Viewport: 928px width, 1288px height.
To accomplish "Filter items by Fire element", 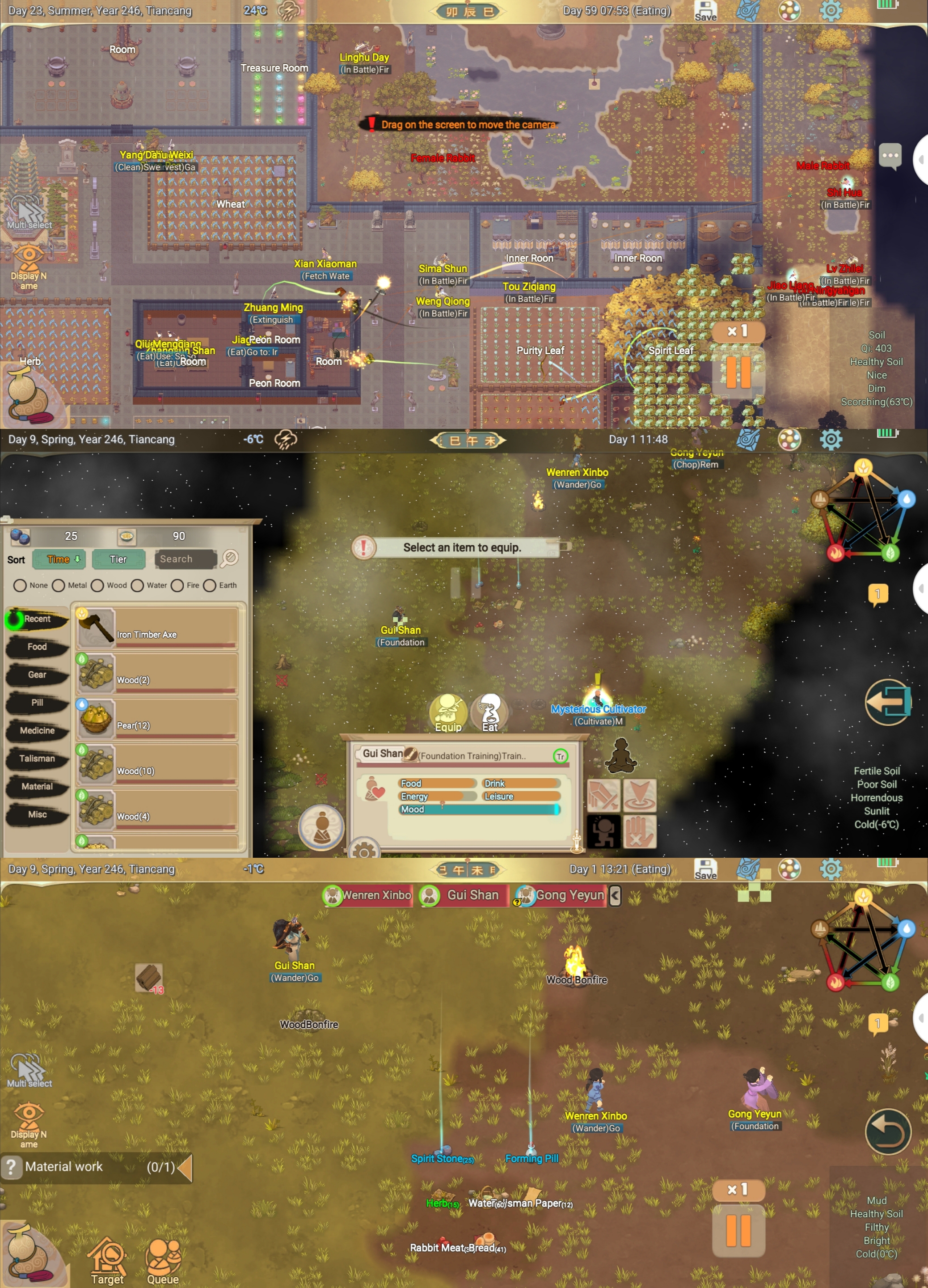I will point(177,585).
